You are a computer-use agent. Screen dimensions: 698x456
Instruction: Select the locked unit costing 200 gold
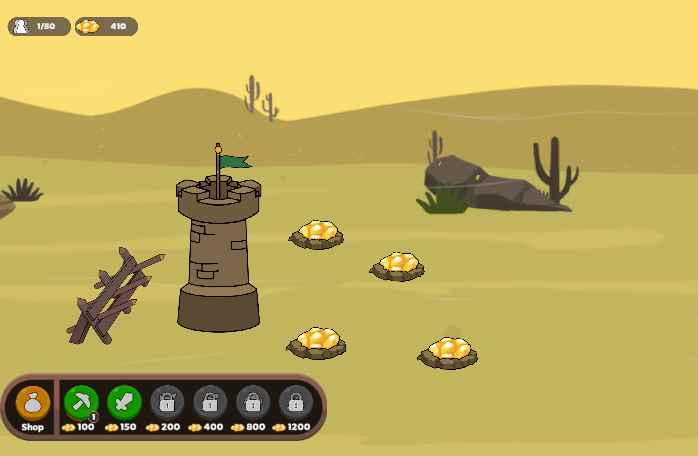tap(167, 402)
